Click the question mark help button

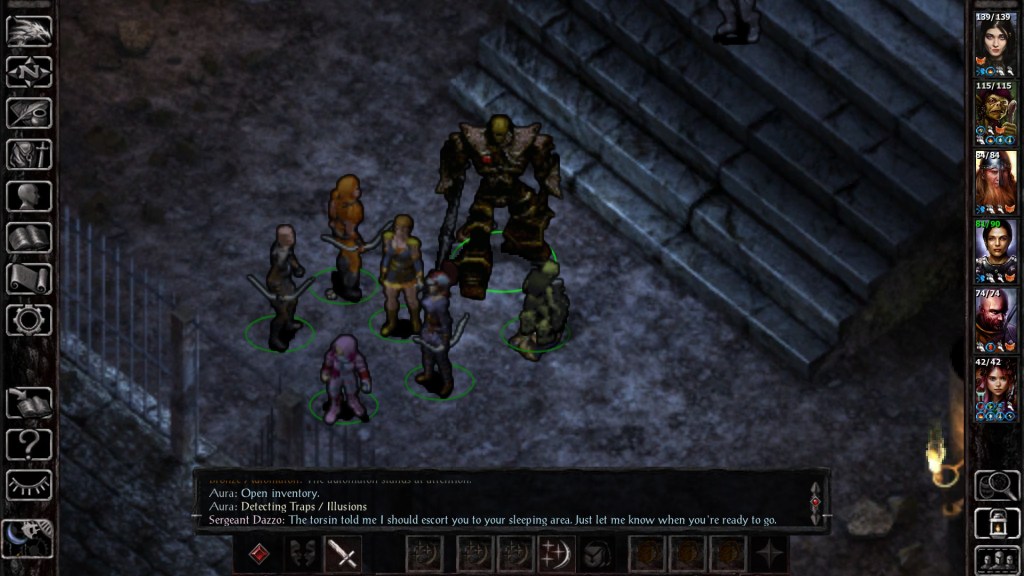coord(29,443)
